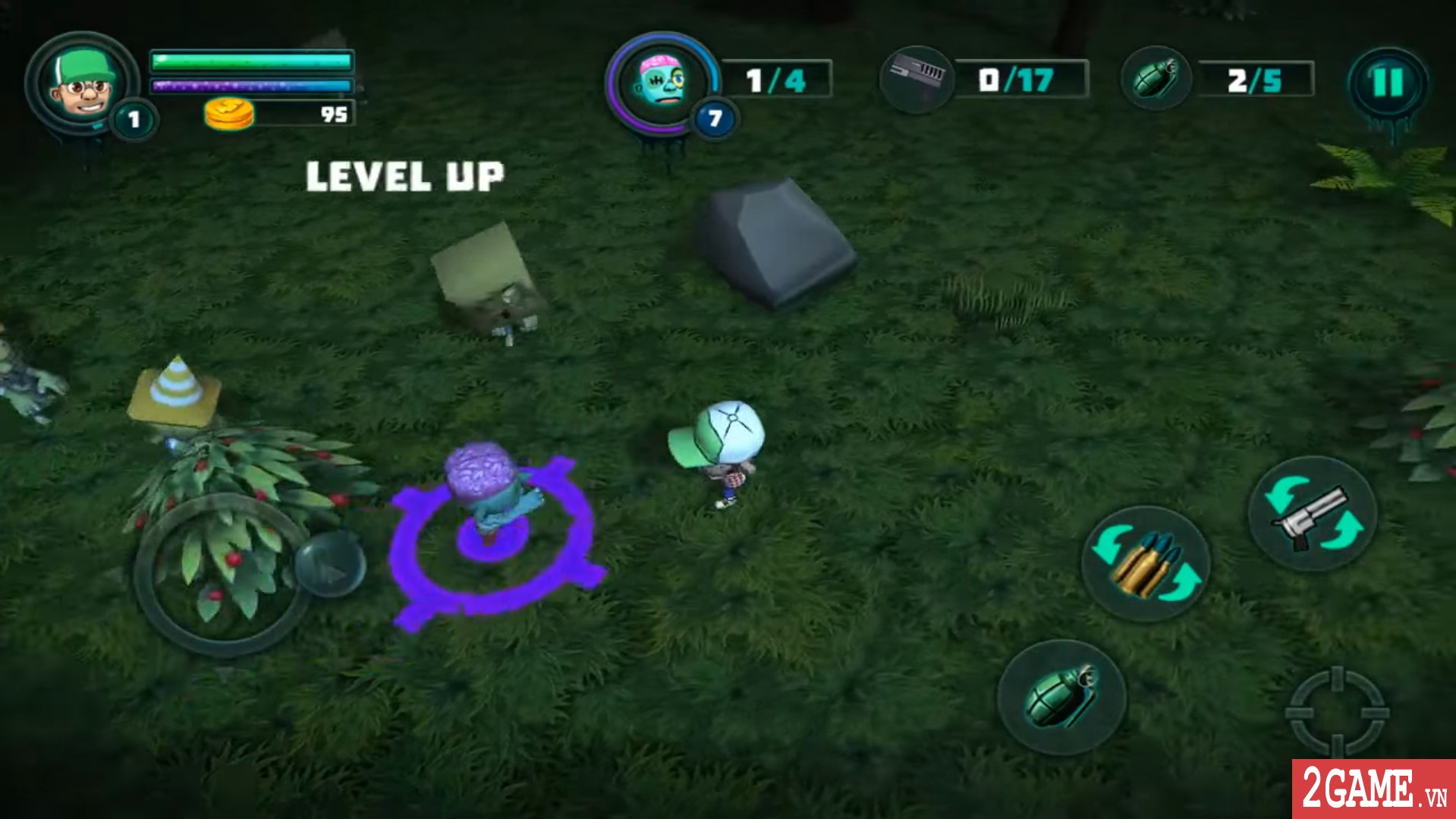Tap the zombie level badge showing 7

click(714, 118)
